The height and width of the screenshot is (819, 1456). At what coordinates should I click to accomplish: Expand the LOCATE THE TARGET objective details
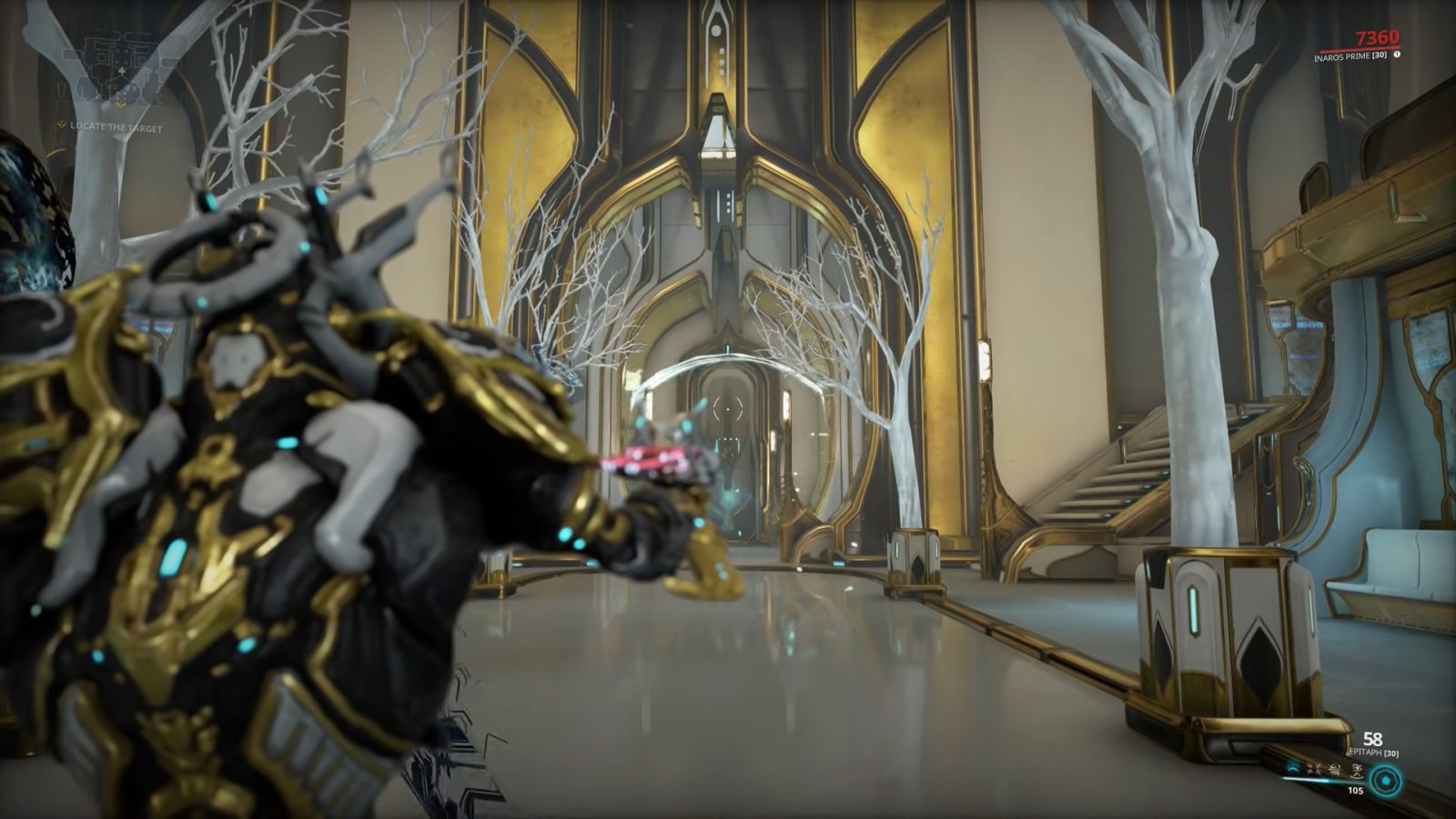pyautogui.click(x=116, y=126)
